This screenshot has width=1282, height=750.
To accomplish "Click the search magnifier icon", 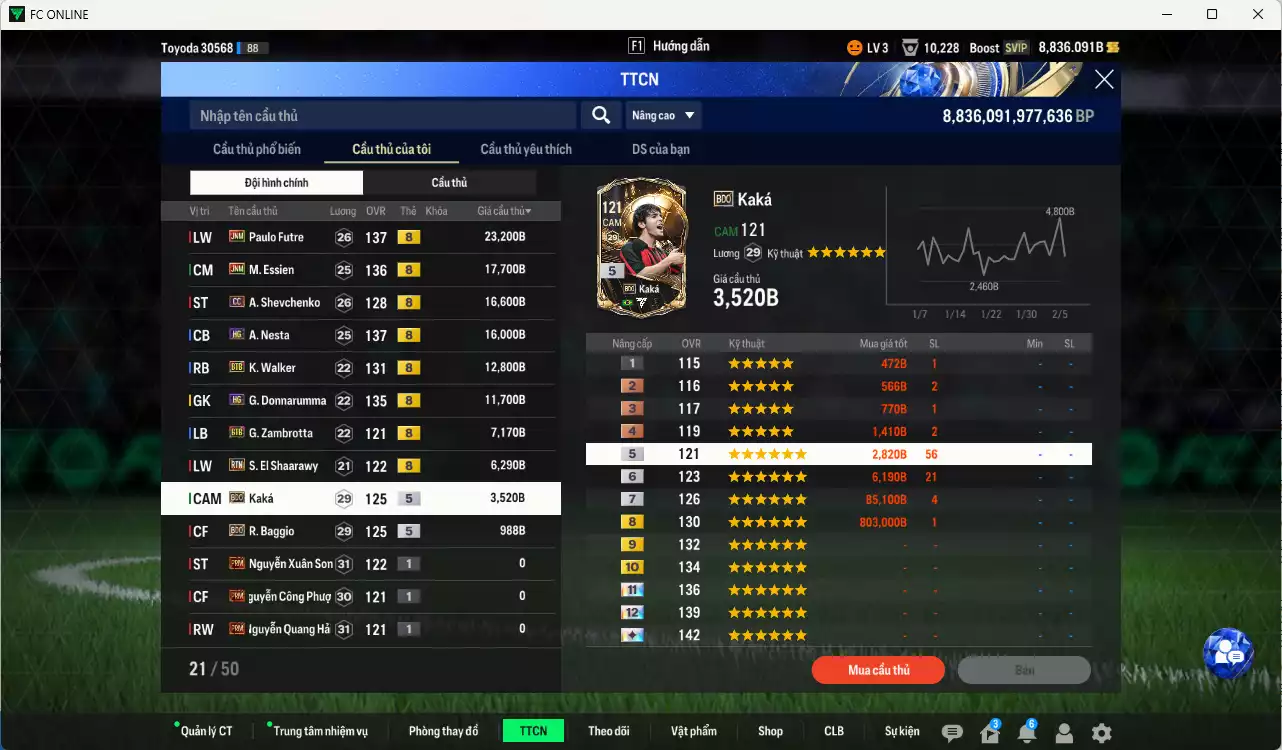I will coord(600,115).
